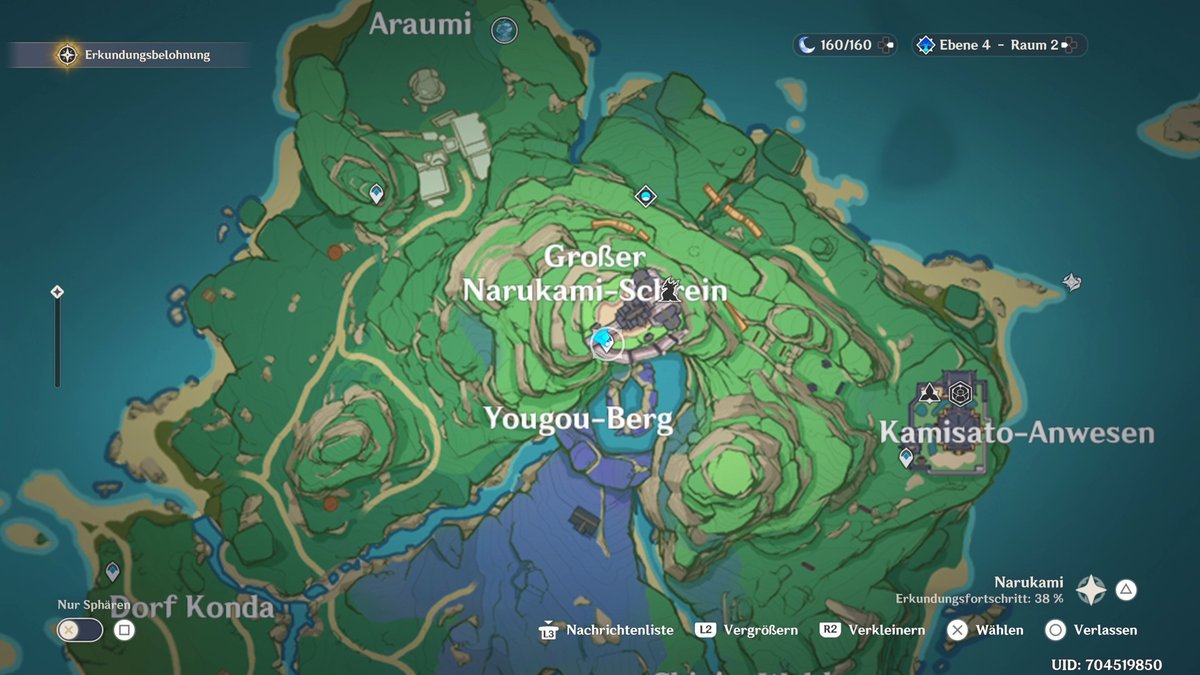Viewport: 1200px width, 675px height.
Task: Toggle the Nur Sphären switch
Action: [80, 630]
